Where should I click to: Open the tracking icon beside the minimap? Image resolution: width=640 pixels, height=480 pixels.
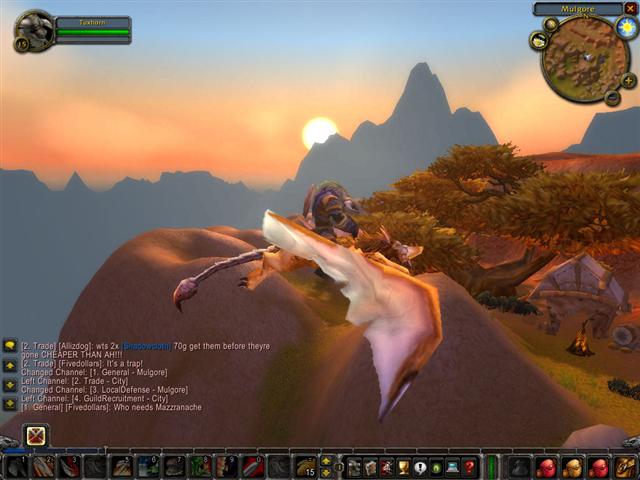pyautogui.click(x=538, y=41)
